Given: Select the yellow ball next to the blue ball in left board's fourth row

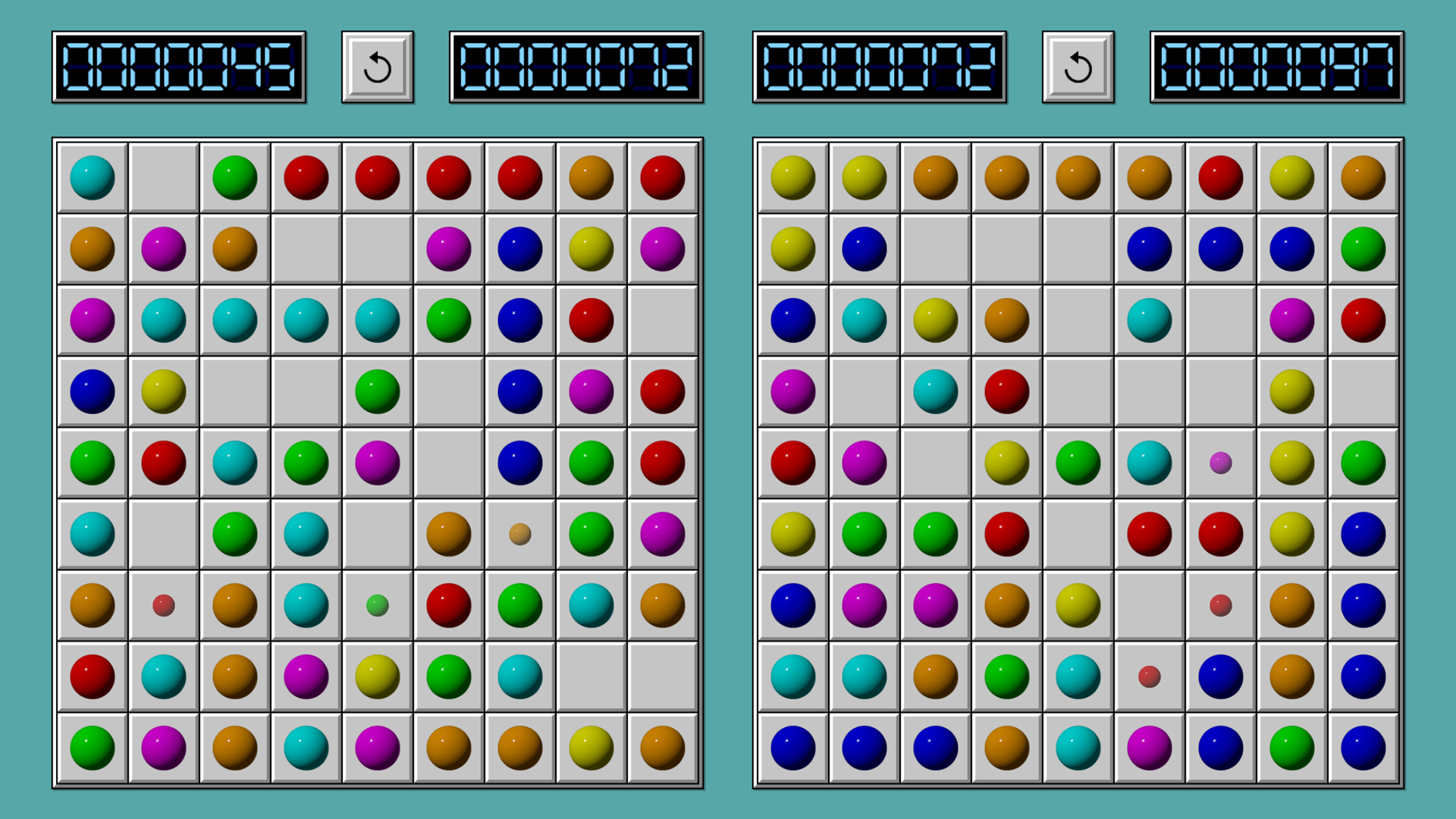Looking at the screenshot, I should (163, 391).
